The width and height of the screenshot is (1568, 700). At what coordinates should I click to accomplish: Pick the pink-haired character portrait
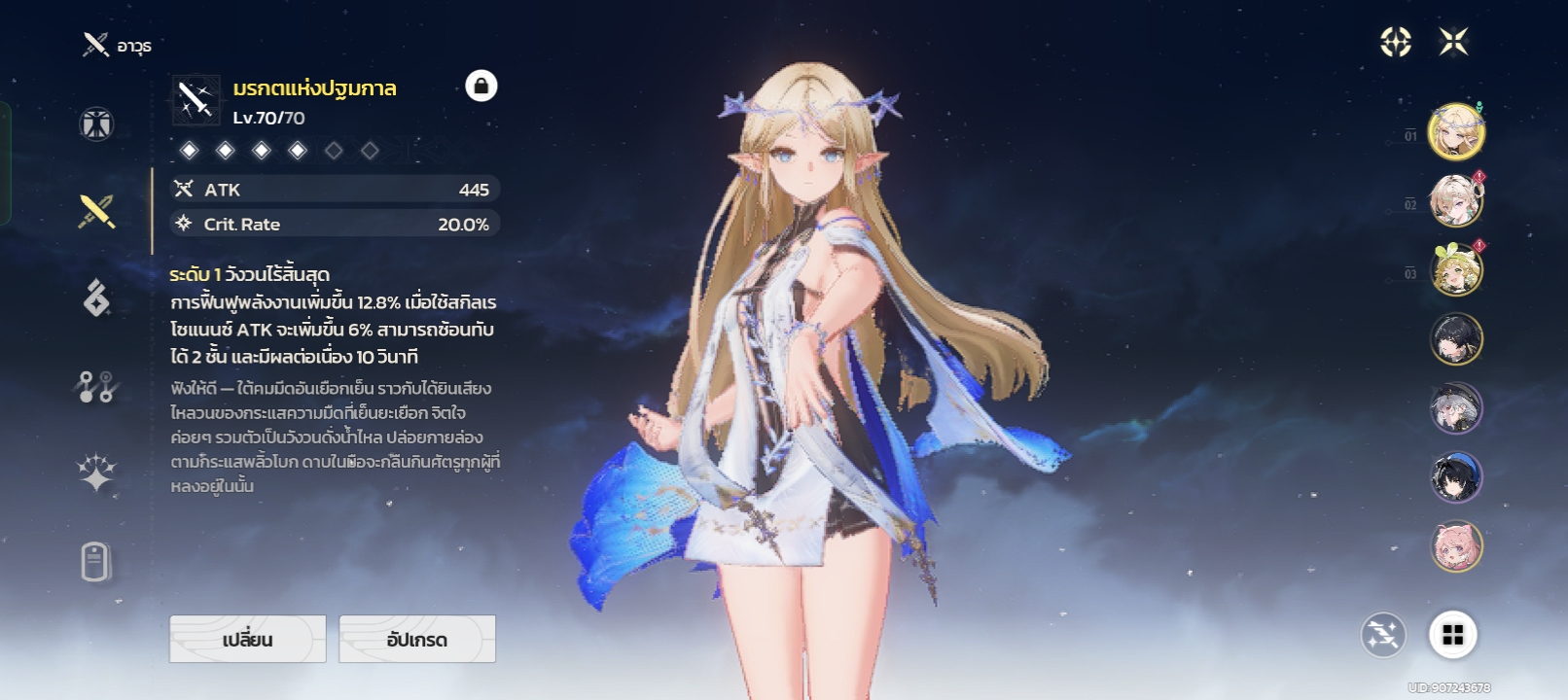(1455, 546)
